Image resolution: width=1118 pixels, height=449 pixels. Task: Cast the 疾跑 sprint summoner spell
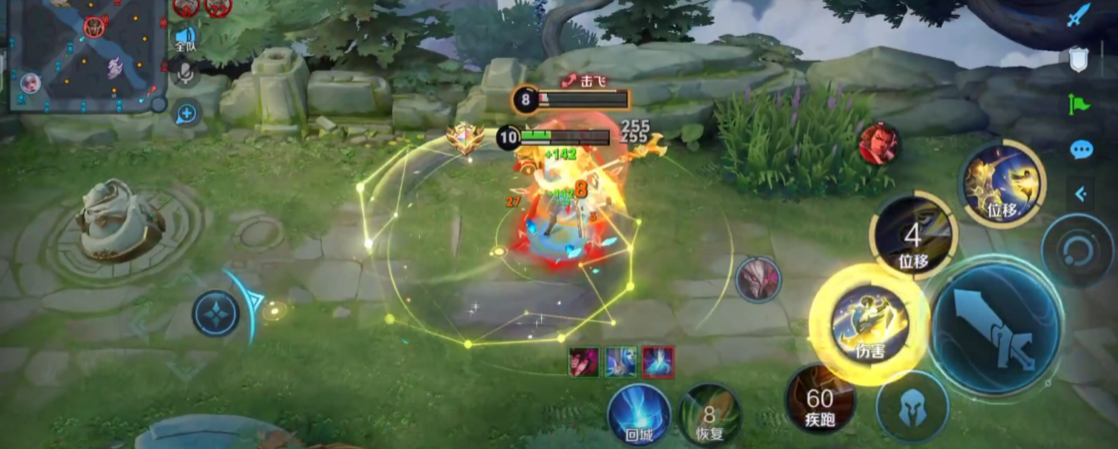819,399
